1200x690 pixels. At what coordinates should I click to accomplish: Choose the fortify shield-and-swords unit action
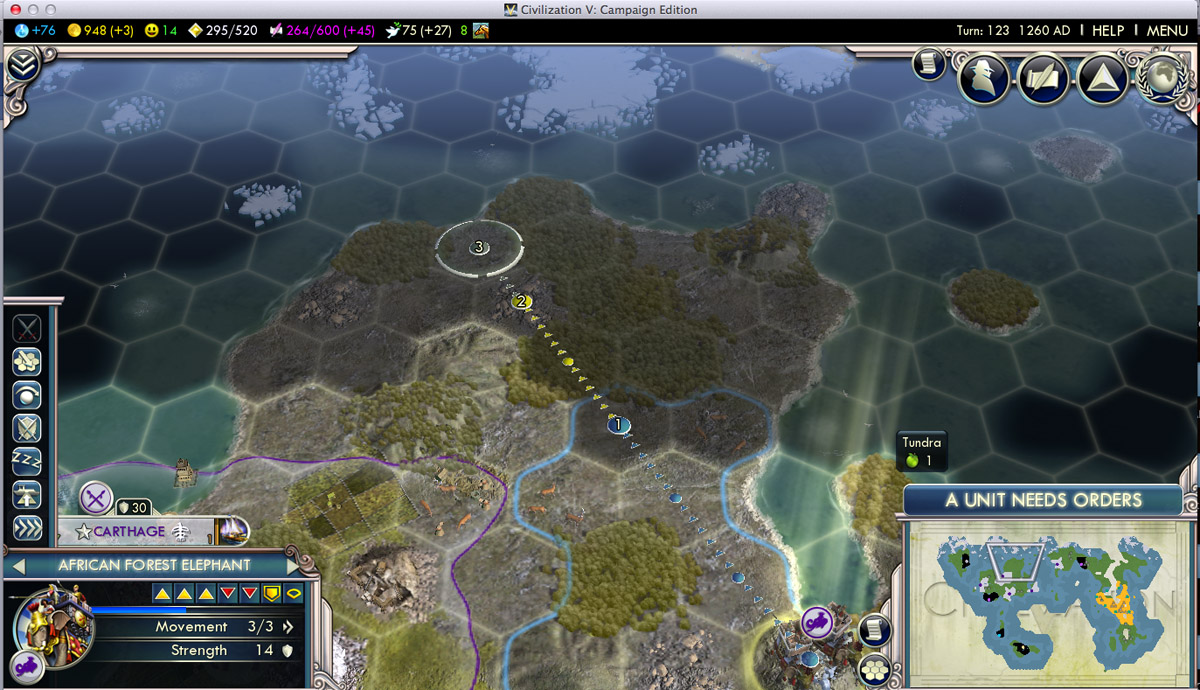click(27, 428)
